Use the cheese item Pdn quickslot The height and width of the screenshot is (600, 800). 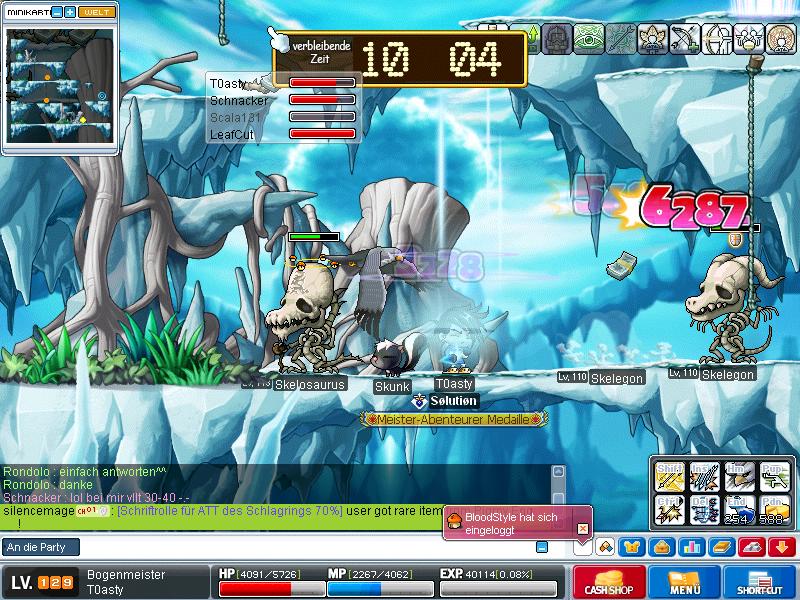772,510
